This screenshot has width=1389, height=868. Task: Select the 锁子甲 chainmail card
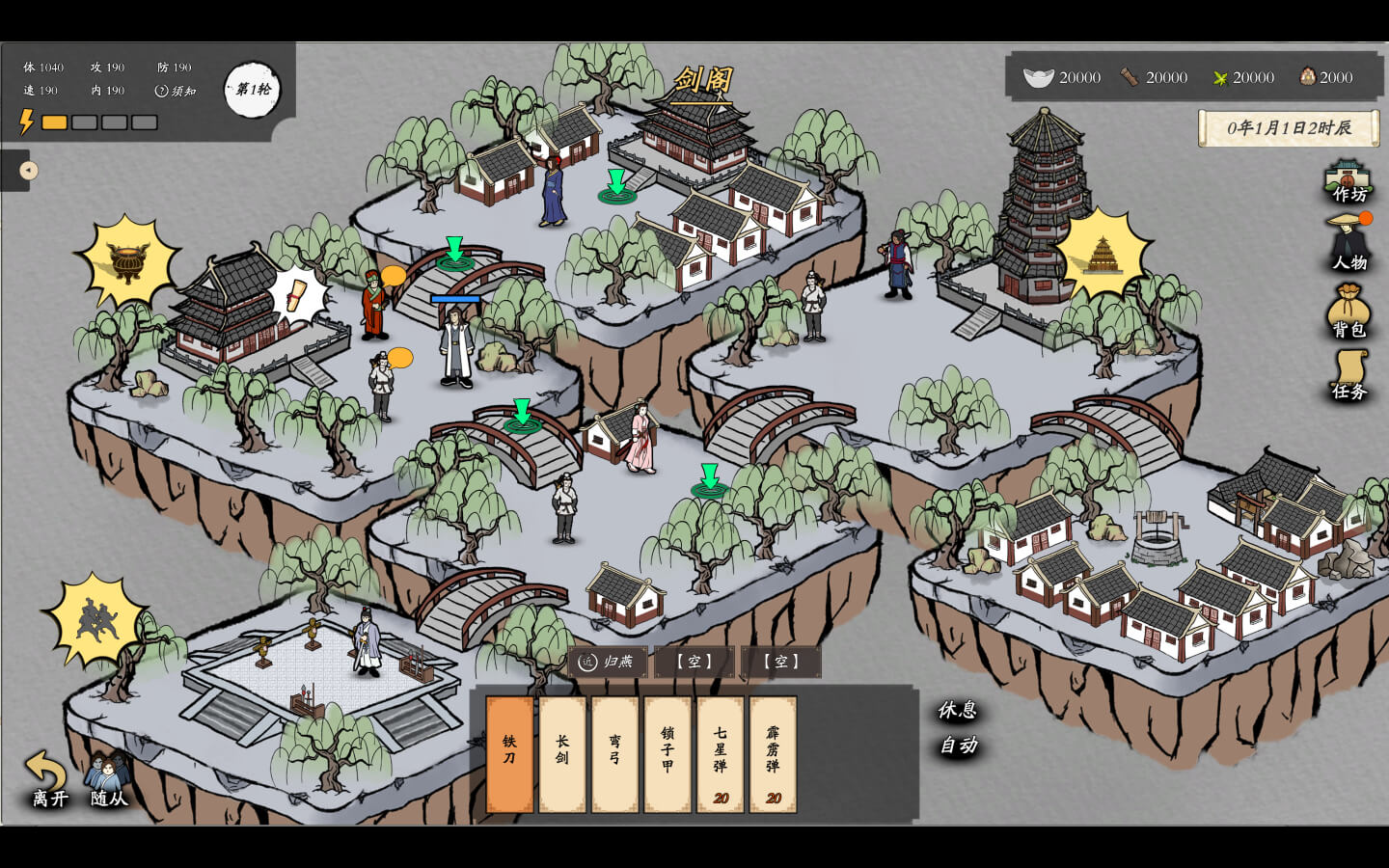tap(667, 754)
